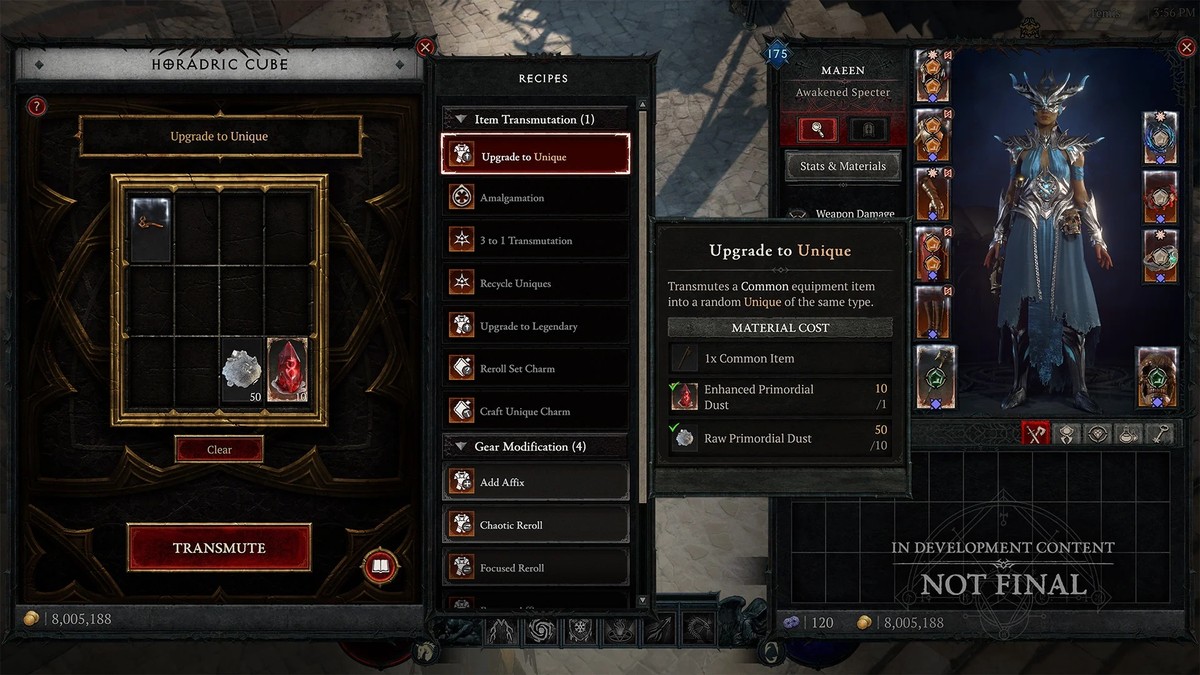This screenshot has width=1200, height=675.
Task: Click the Transmute button
Action: point(219,547)
